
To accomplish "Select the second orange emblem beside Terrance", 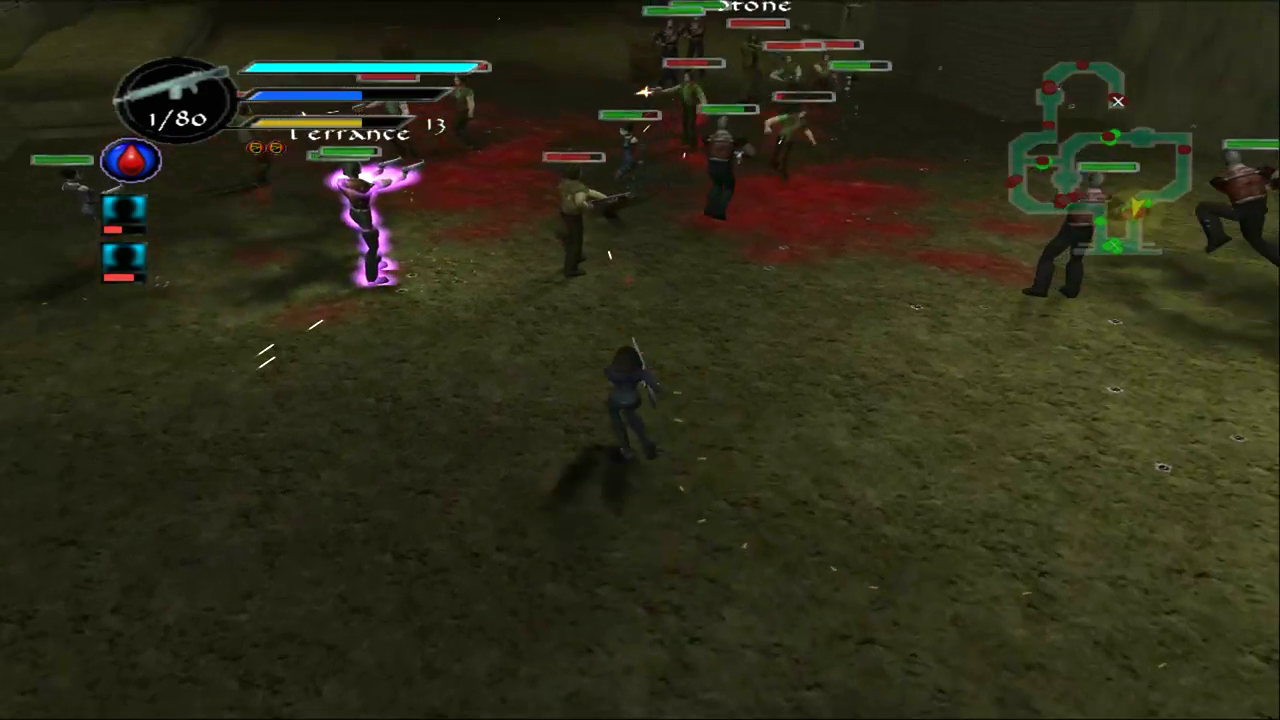I will click(277, 148).
